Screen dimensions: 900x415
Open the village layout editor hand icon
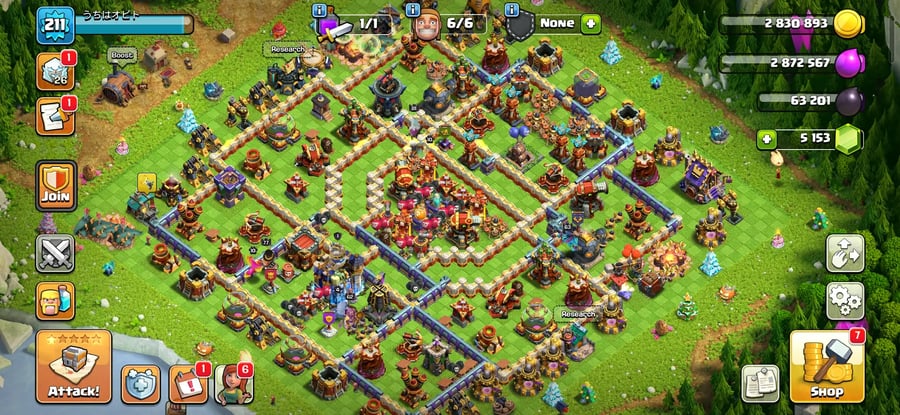tap(844, 254)
